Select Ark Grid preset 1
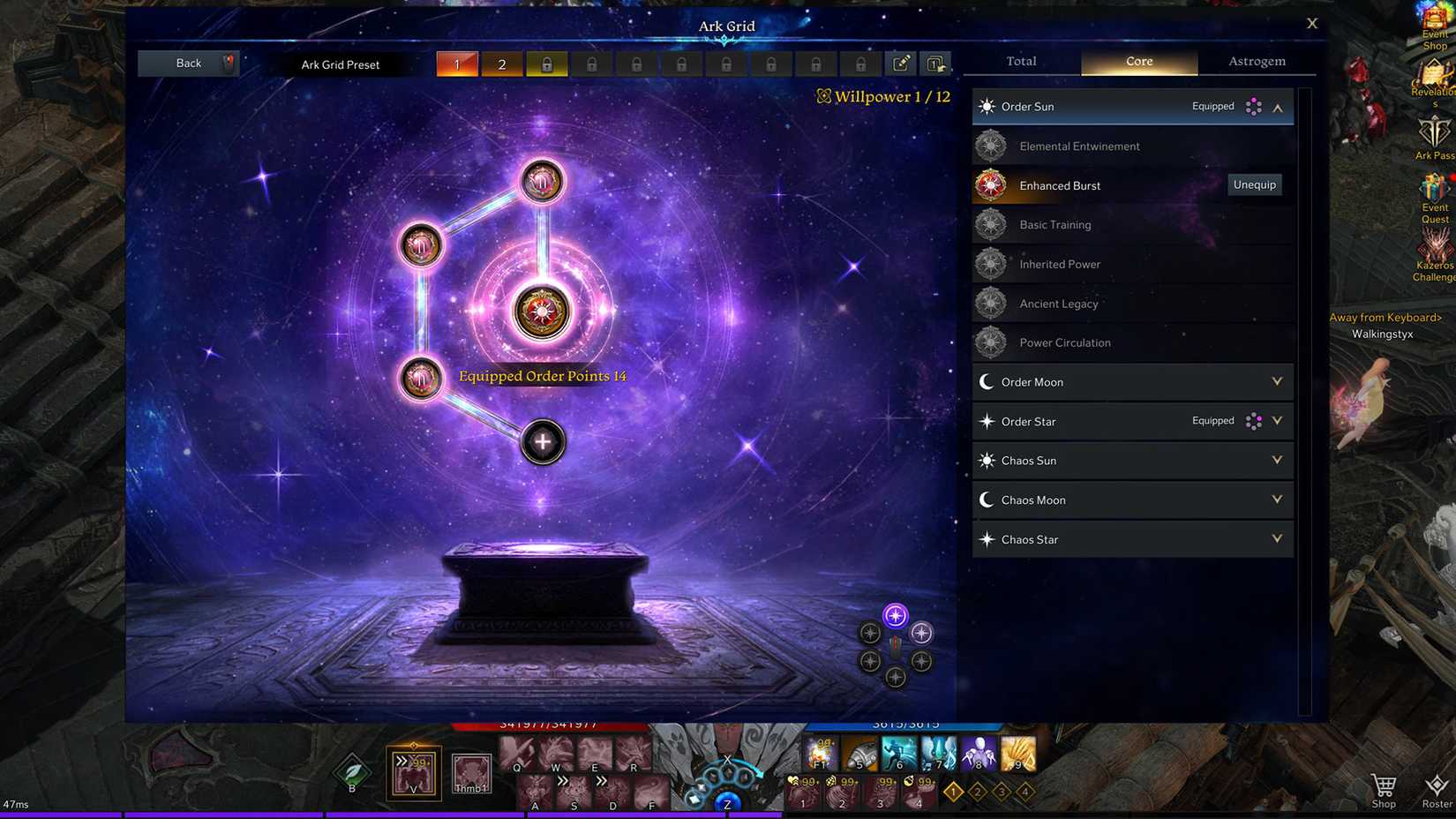1456x819 pixels. point(457,64)
